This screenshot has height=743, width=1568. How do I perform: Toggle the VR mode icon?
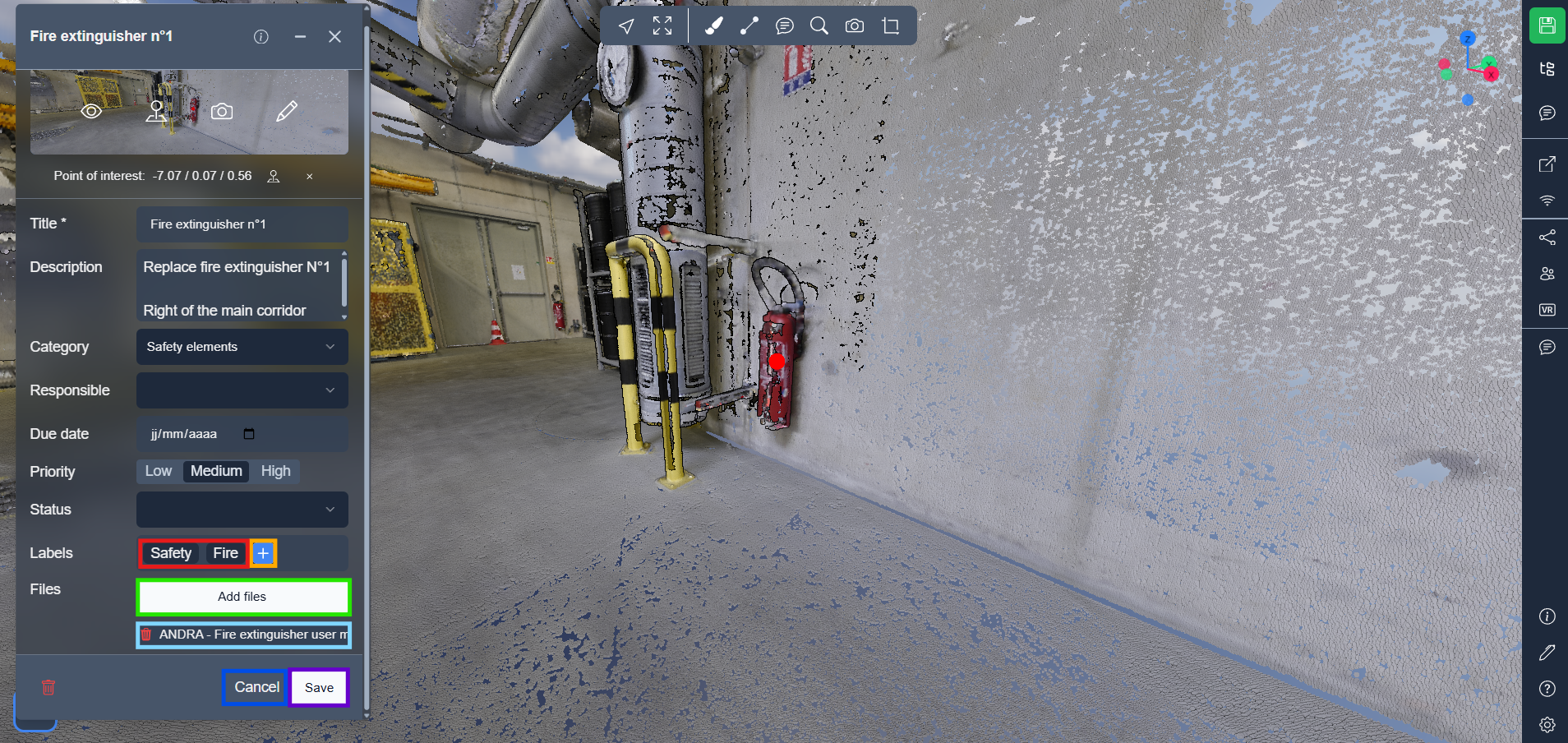pos(1547,310)
